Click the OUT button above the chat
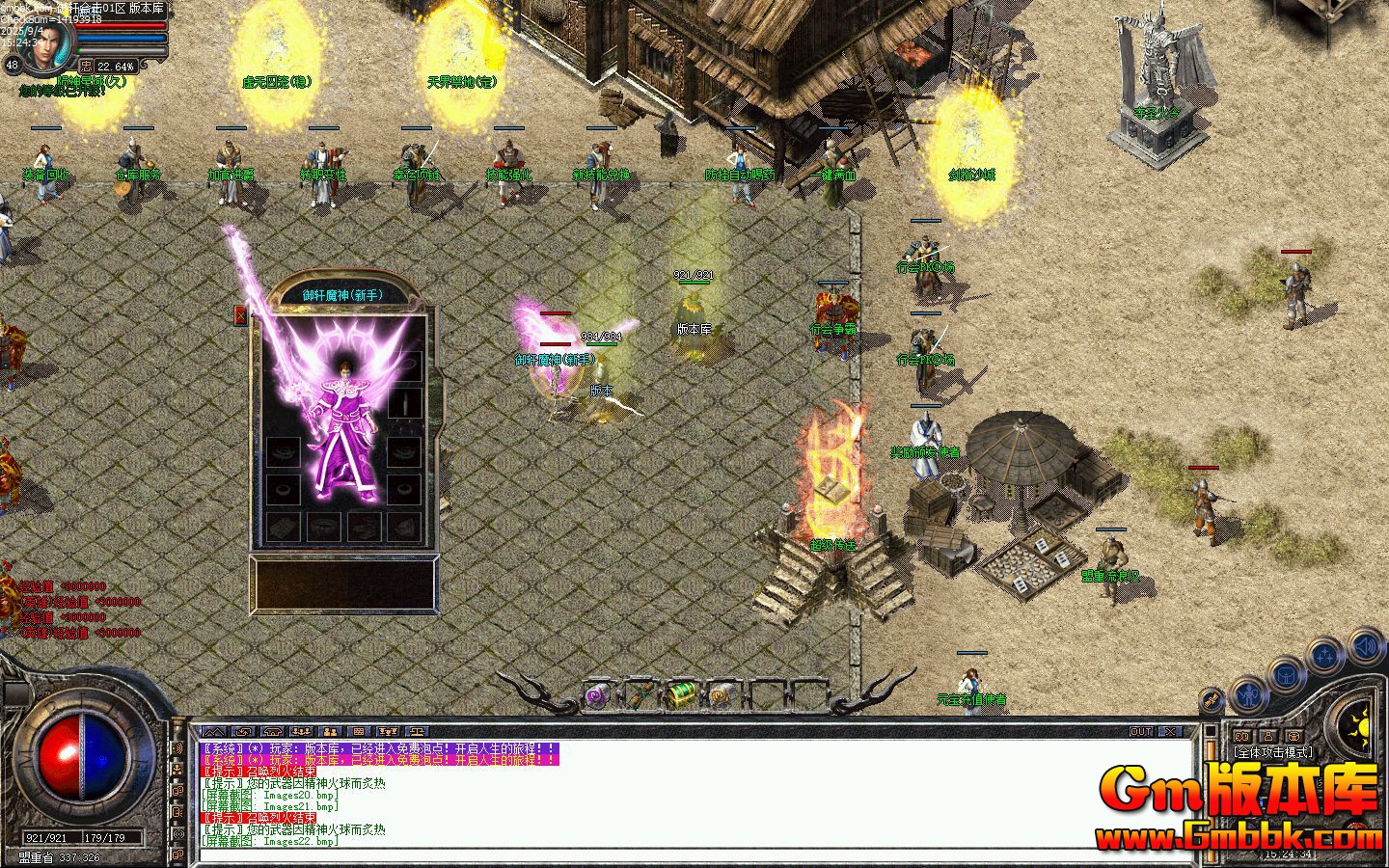The width and height of the screenshot is (1389, 868). click(1141, 732)
